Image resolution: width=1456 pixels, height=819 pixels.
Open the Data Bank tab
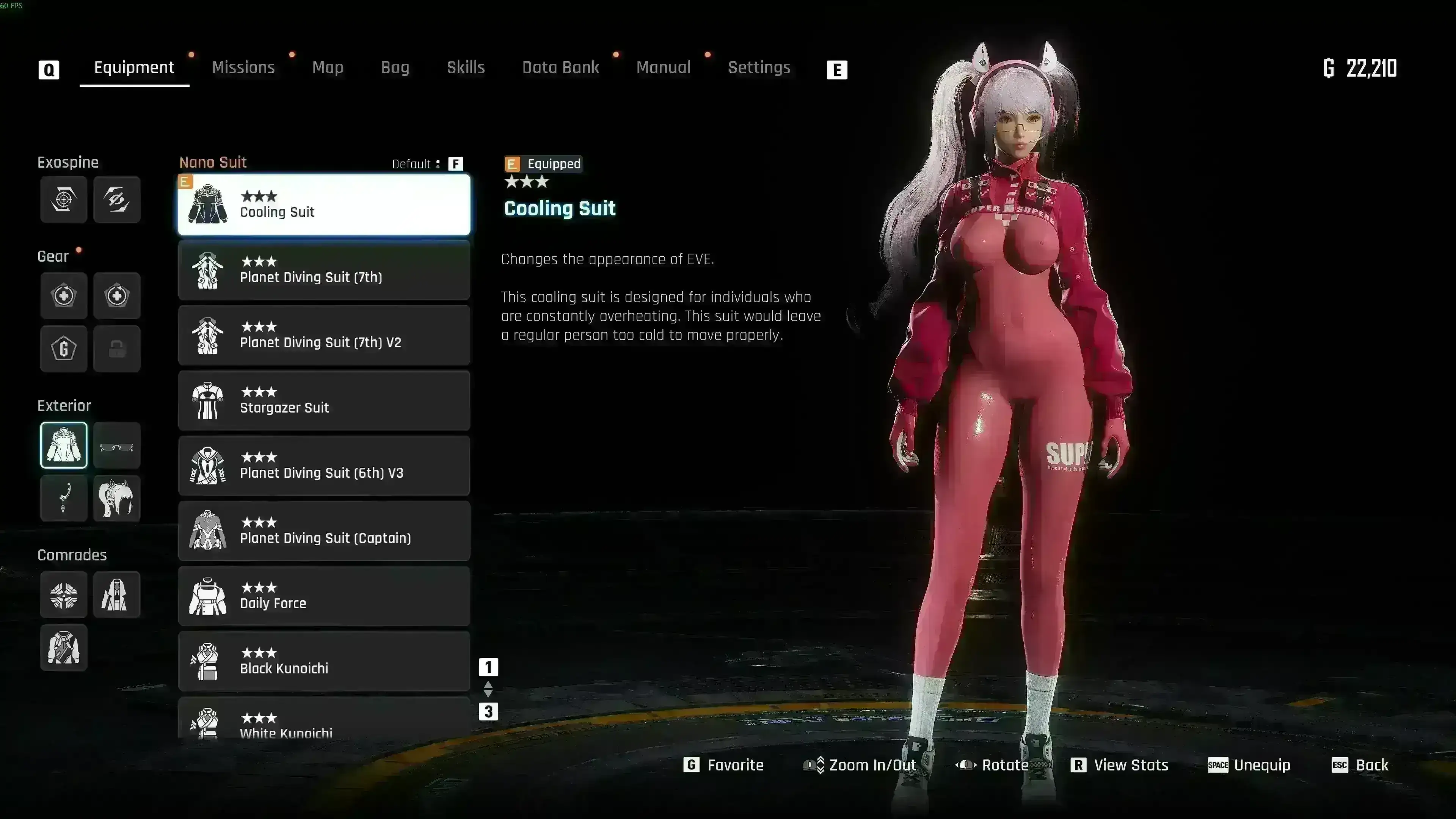tap(560, 68)
